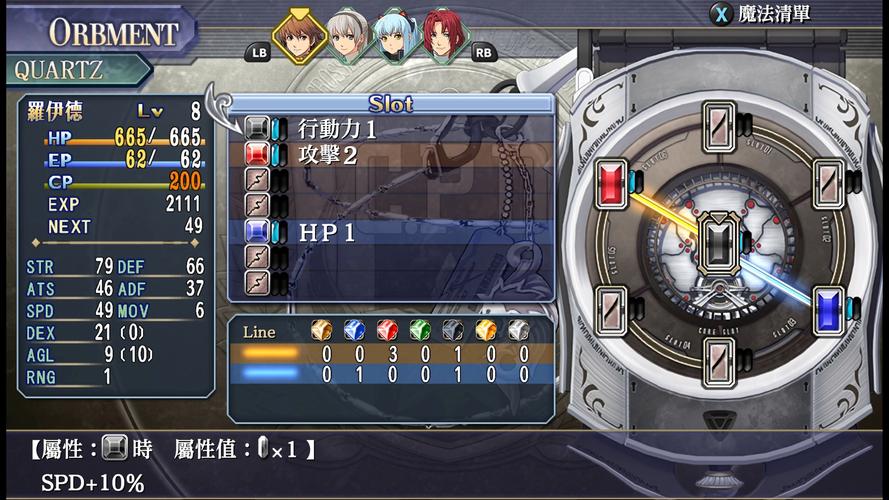Choose the blue-haired character portrait
This screenshot has width=889, height=500.
395,37
